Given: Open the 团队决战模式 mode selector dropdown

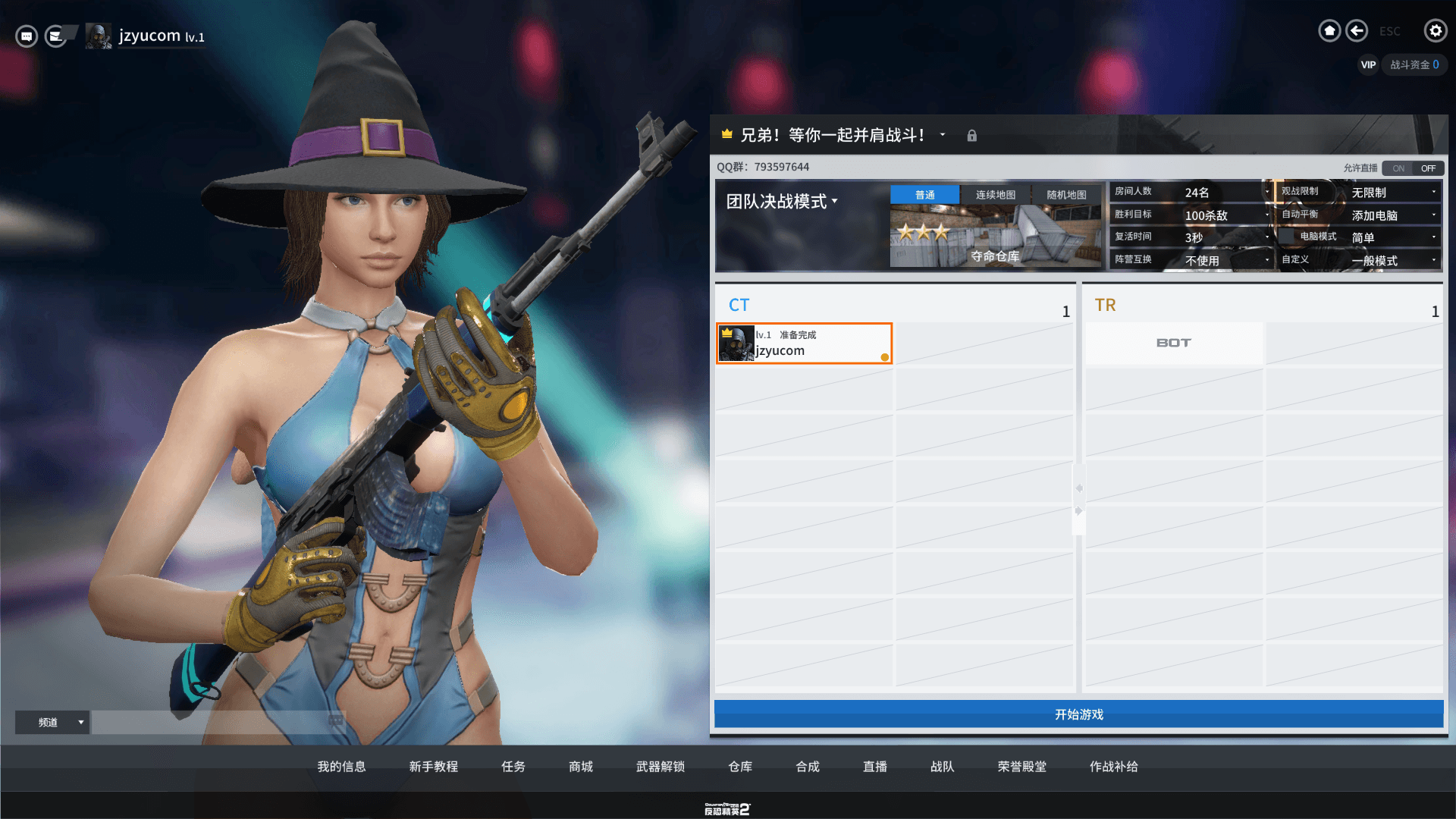Looking at the screenshot, I should coord(780,201).
